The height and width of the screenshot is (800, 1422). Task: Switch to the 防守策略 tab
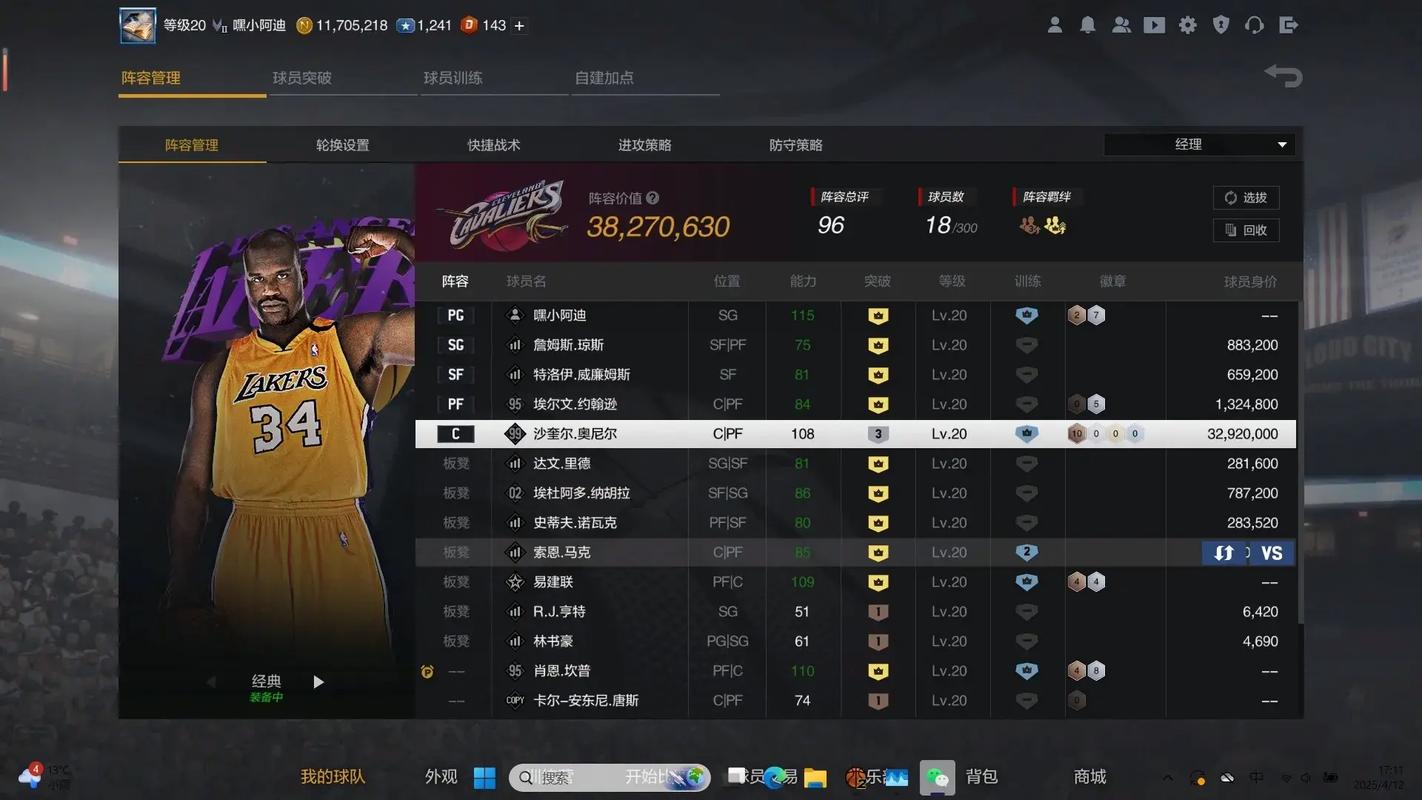(794, 144)
